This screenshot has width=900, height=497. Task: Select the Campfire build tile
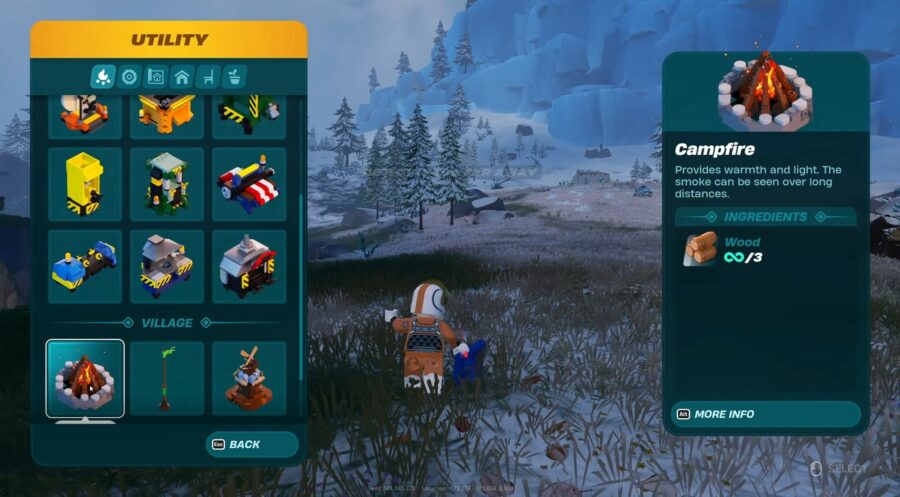coord(85,378)
